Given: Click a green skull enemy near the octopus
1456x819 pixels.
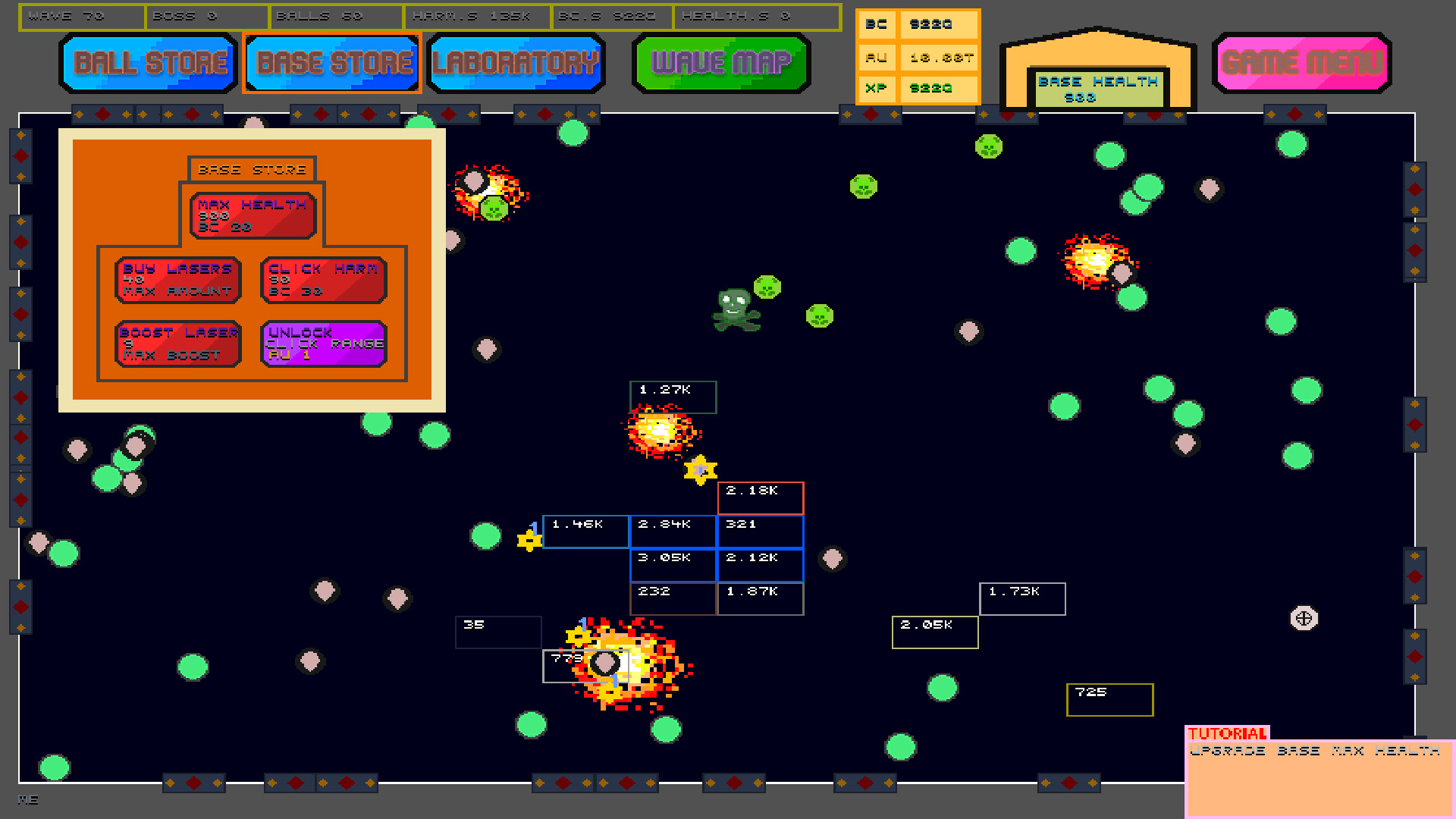Looking at the screenshot, I should (x=767, y=287).
